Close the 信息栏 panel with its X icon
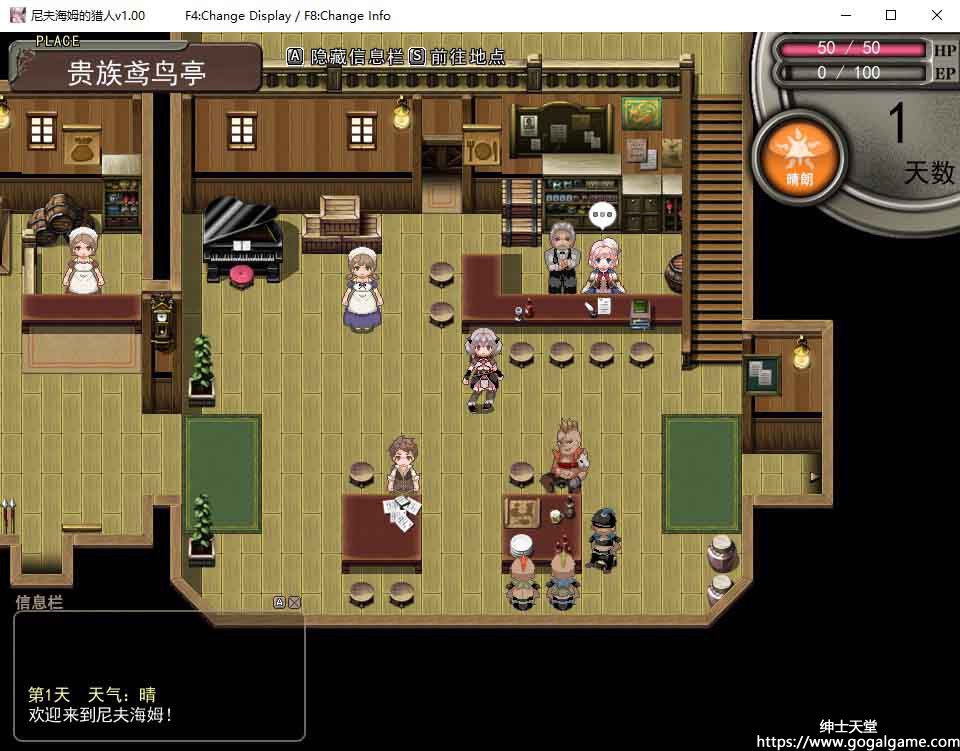 click(294, 602)
